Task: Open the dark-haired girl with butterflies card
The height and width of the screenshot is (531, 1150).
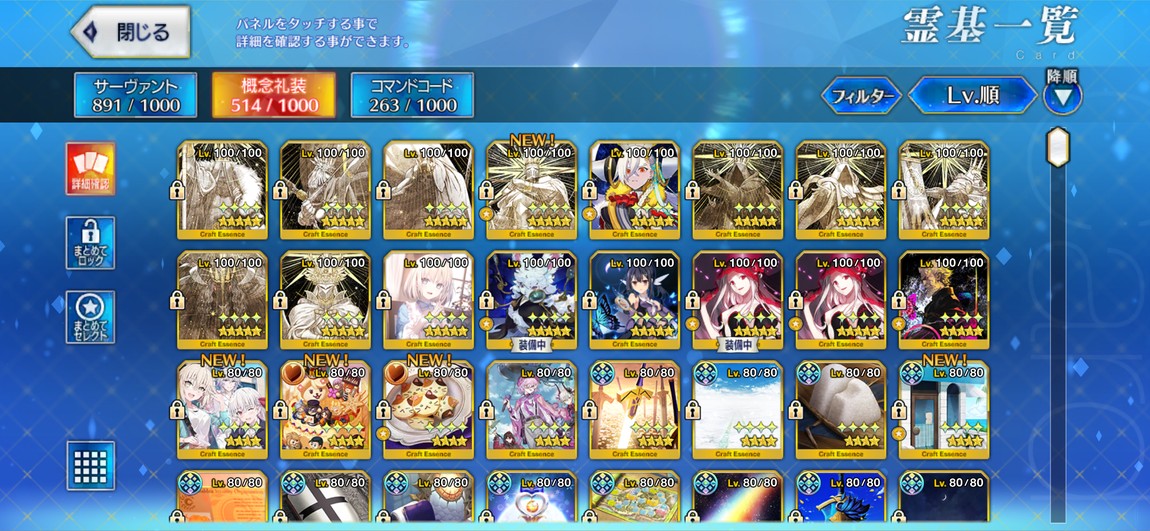Action: point(634,299)
